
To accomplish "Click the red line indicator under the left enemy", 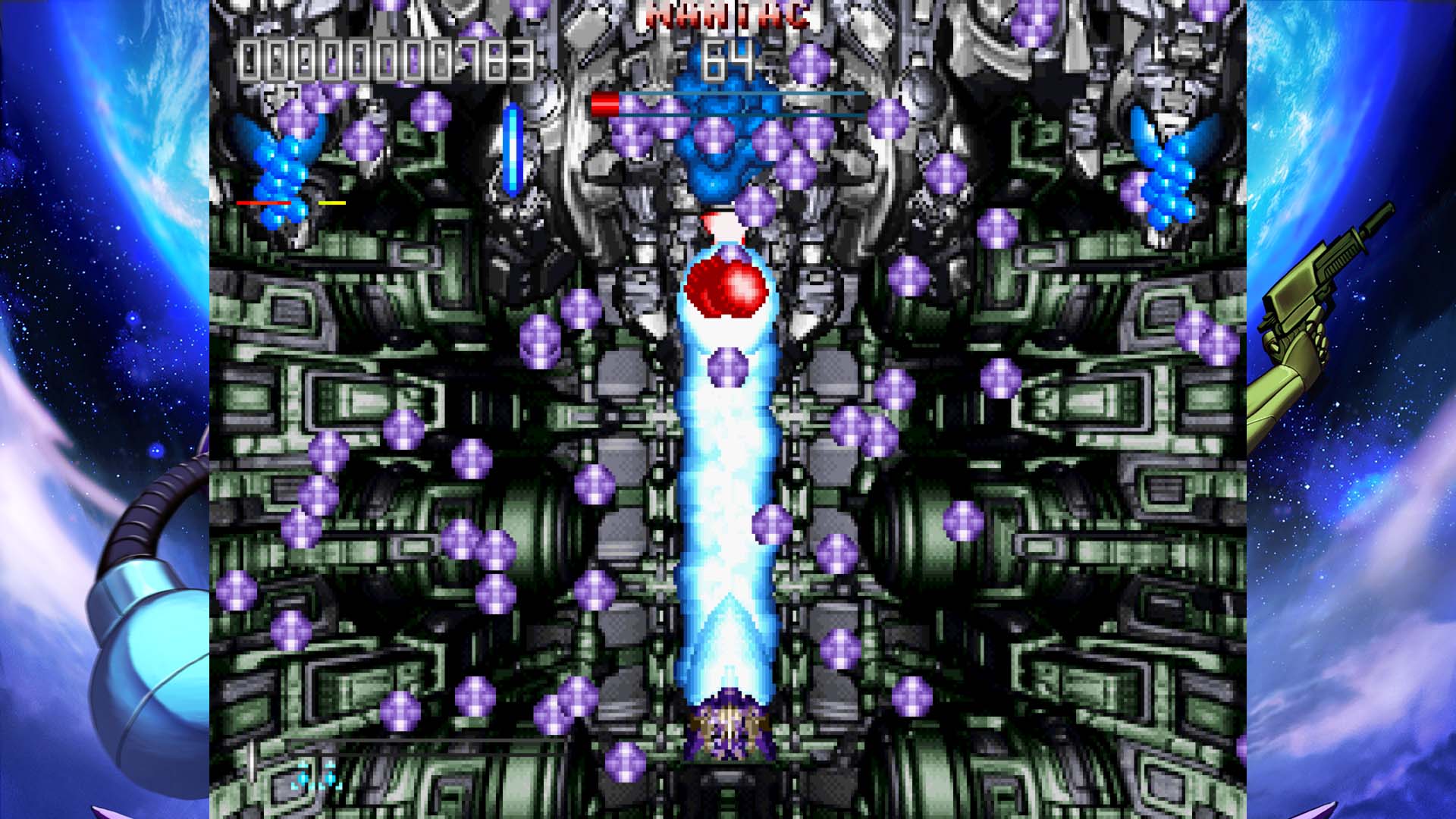I will coord(262,202).
